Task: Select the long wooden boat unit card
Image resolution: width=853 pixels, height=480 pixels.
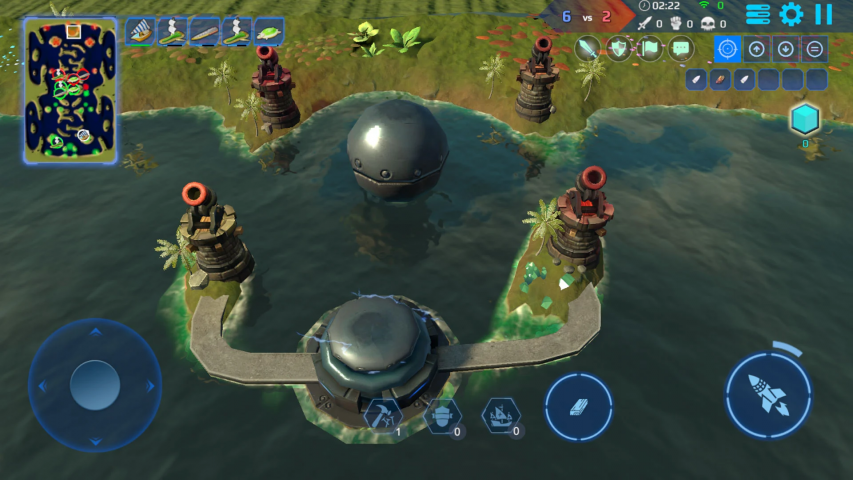Action: pyautogui.click(x=205, y=32)
